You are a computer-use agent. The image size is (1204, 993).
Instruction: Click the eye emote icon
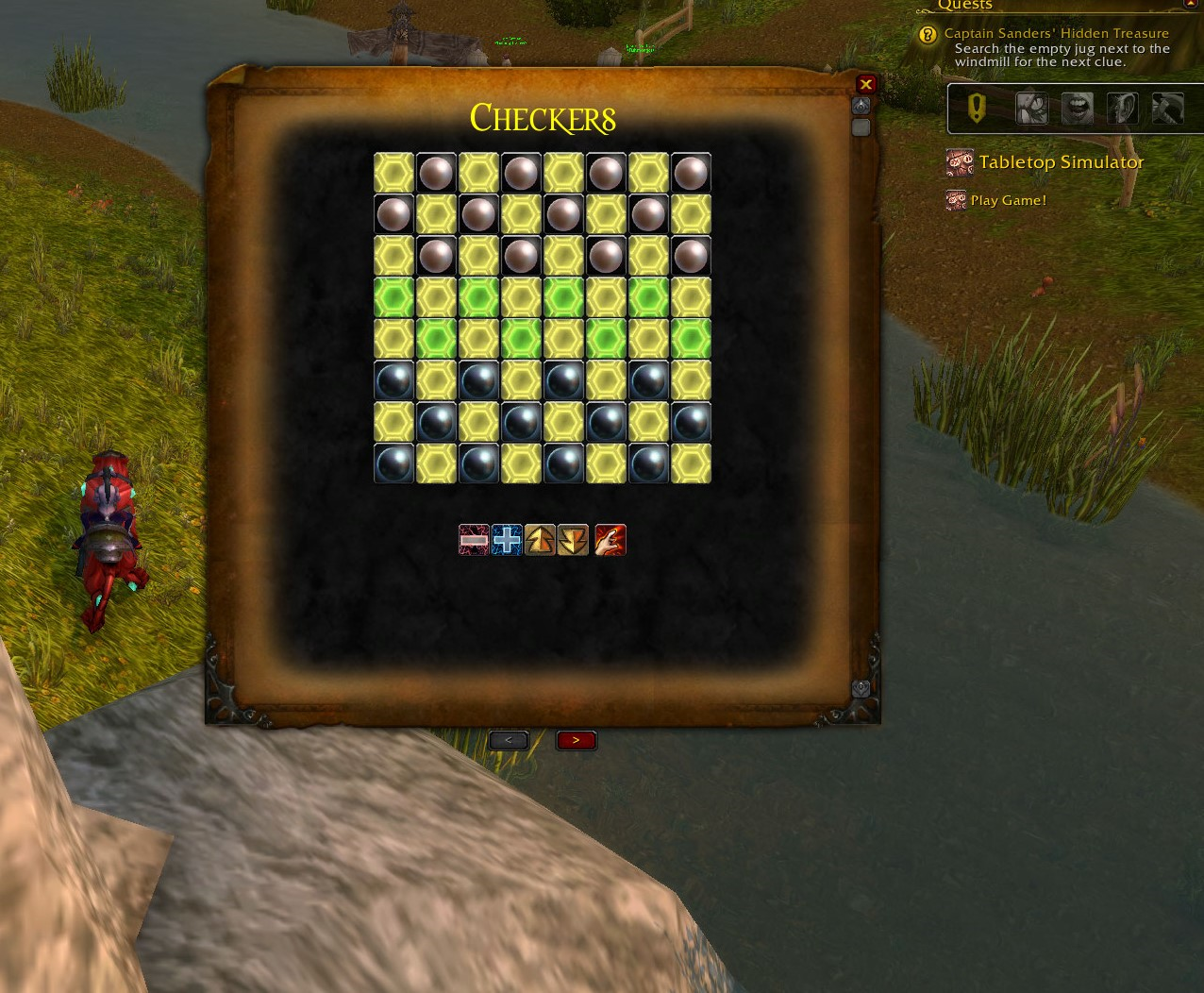(1031, 109)
